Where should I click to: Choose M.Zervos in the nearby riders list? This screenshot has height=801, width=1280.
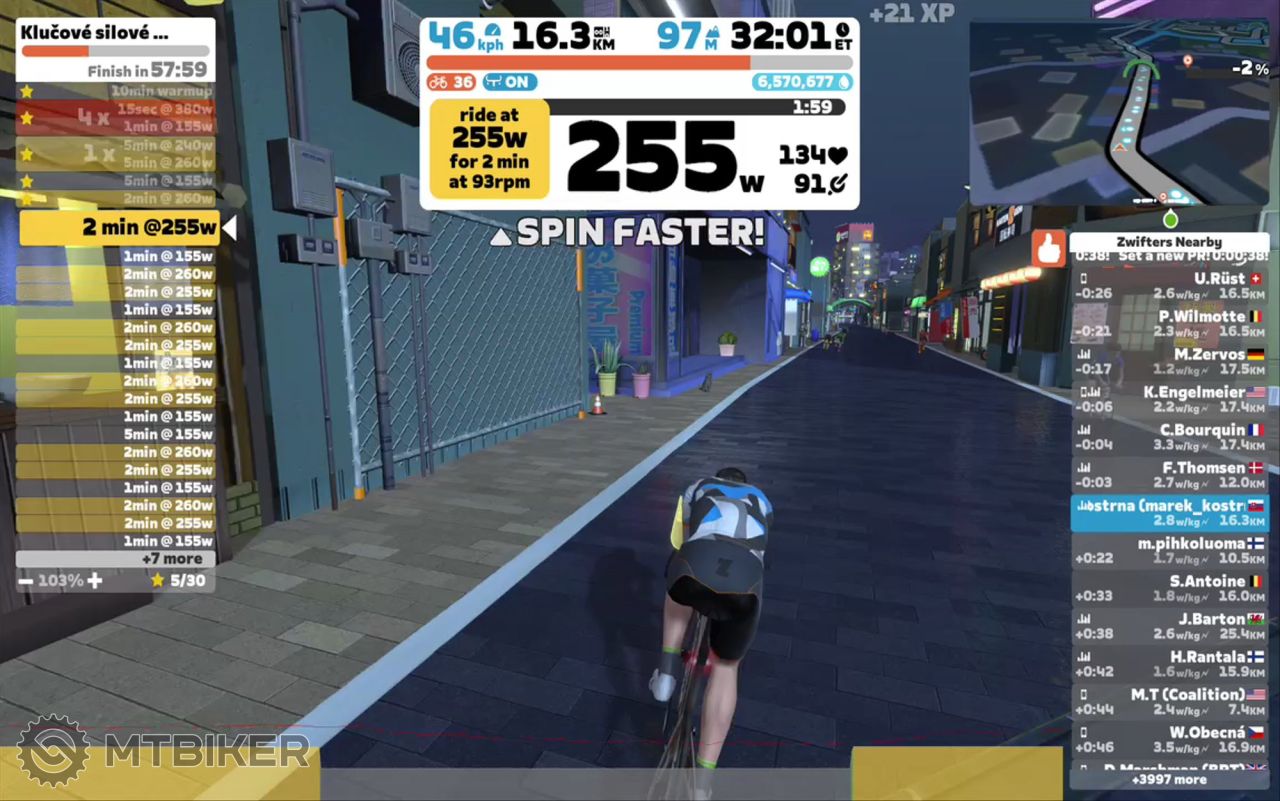point(1169,361)
